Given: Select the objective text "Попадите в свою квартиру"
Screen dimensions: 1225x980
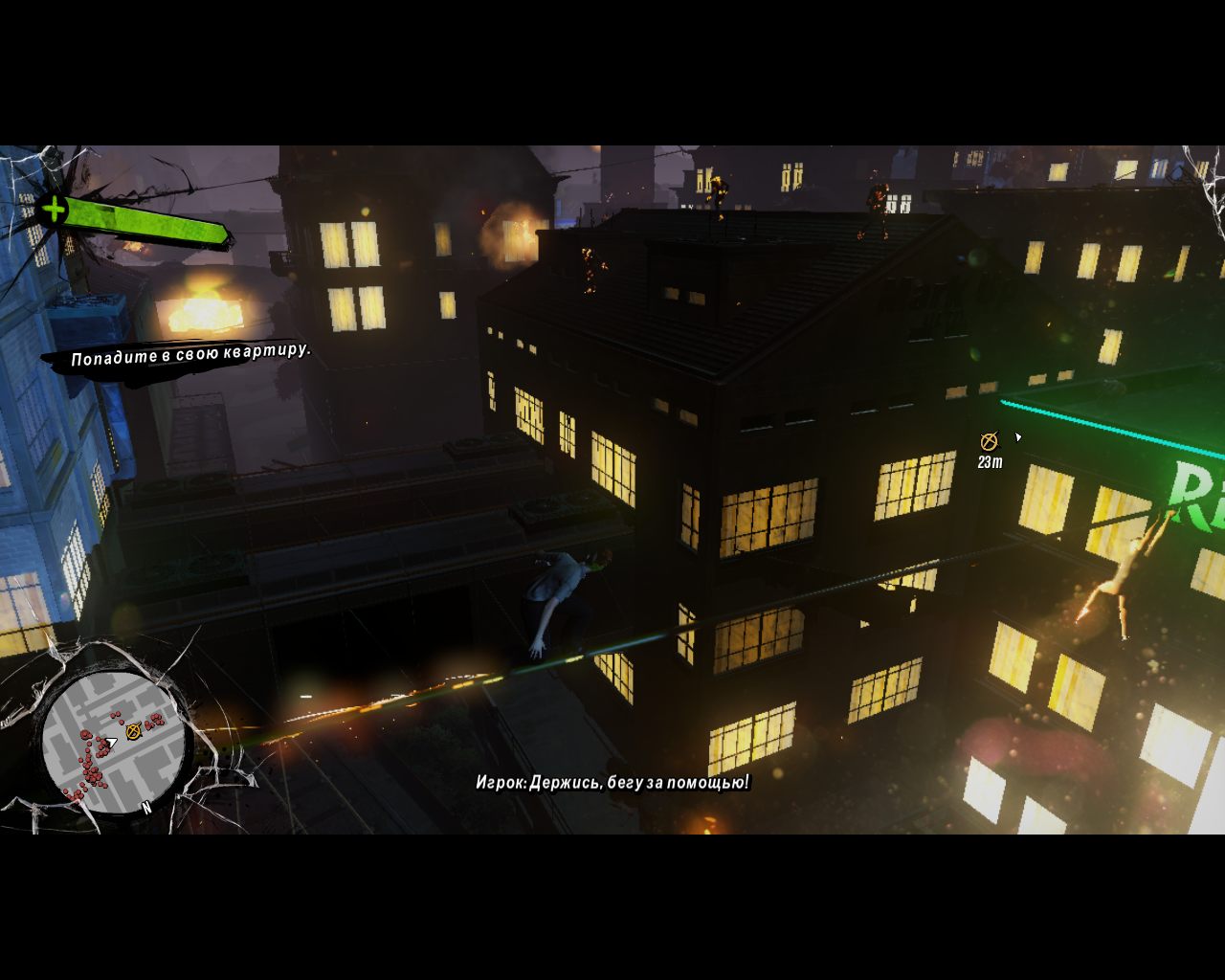Looking at the screenshot, I should pyautogui.click(x=190, y=354).
